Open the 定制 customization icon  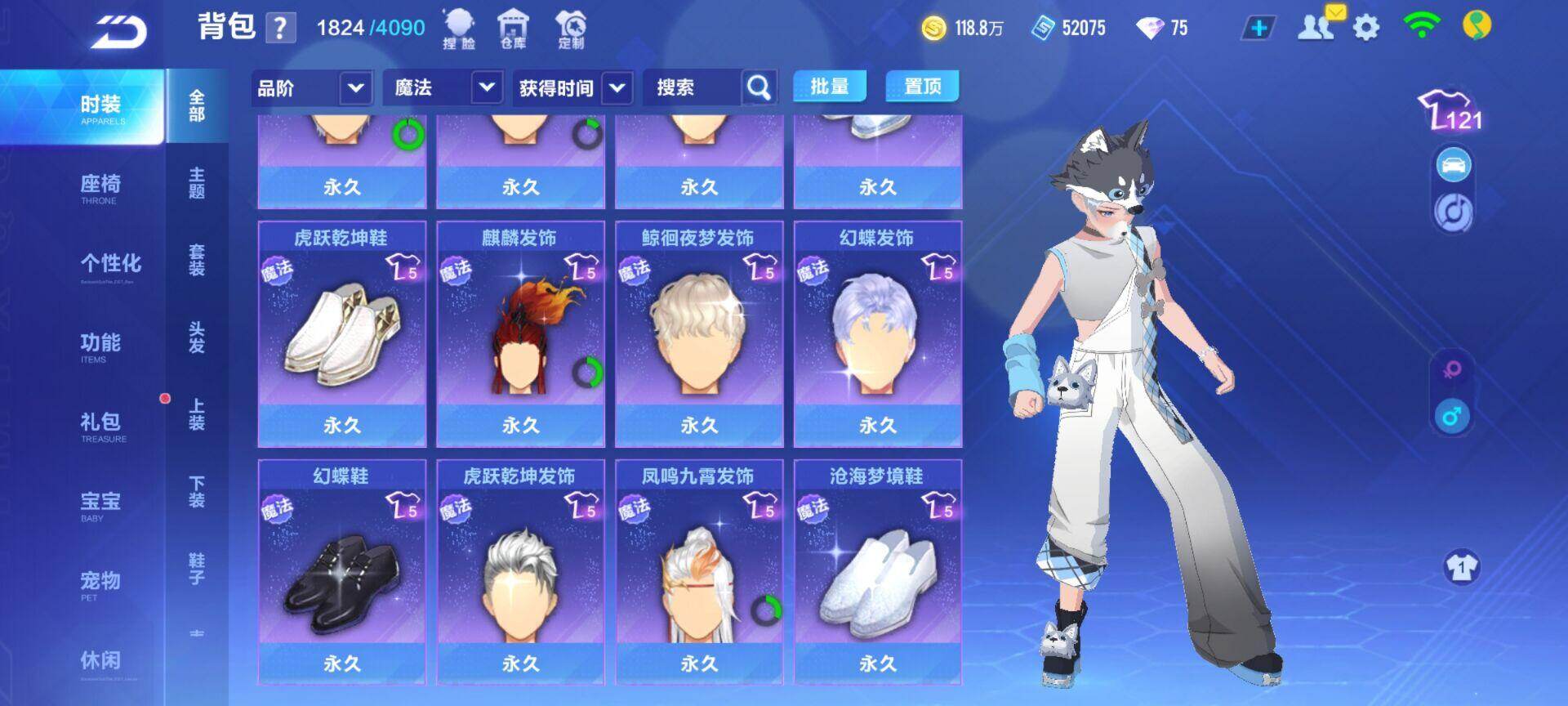click(571, 29)
